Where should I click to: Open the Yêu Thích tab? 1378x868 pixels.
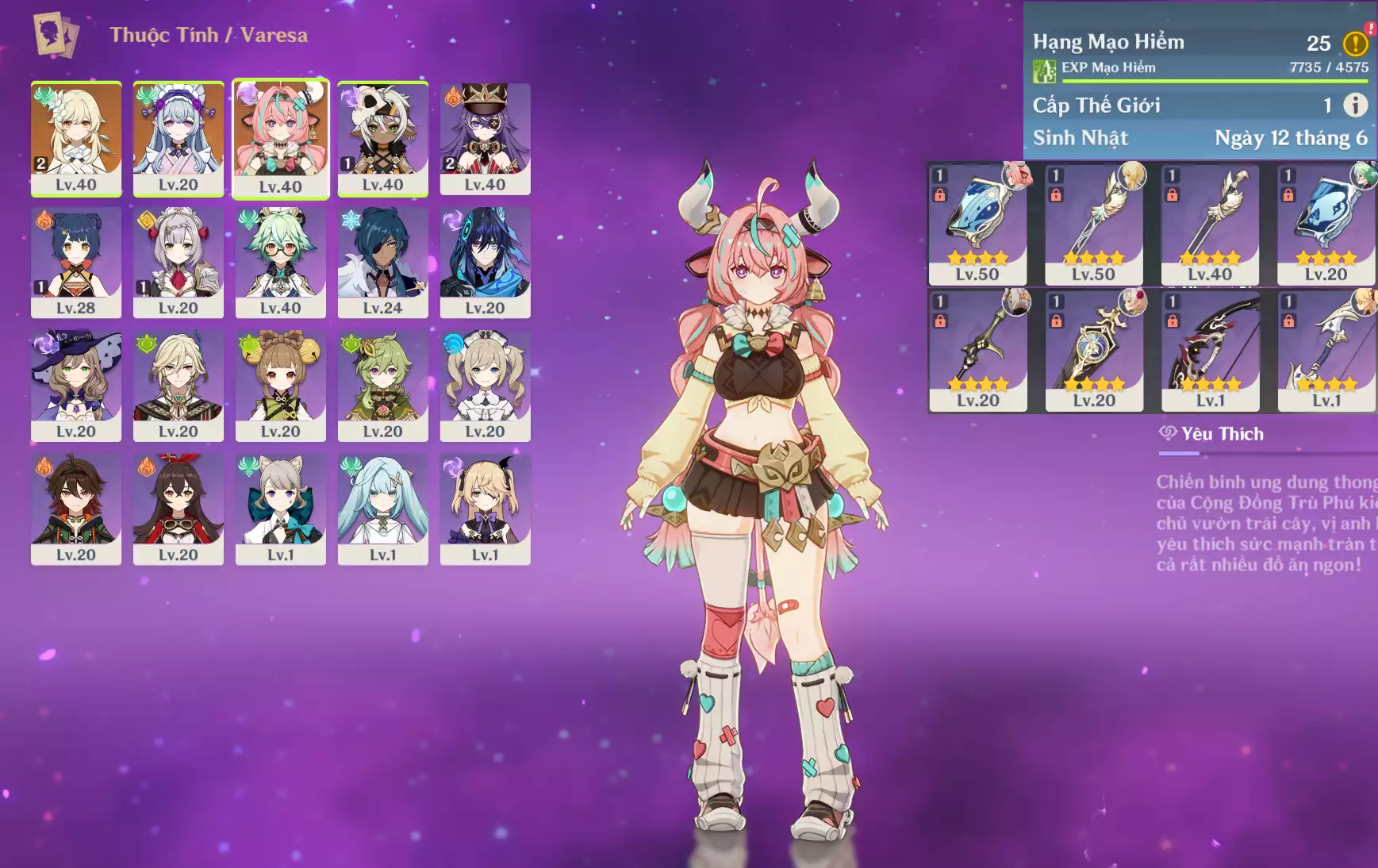pyautogui.click(x=1212, y=434)
